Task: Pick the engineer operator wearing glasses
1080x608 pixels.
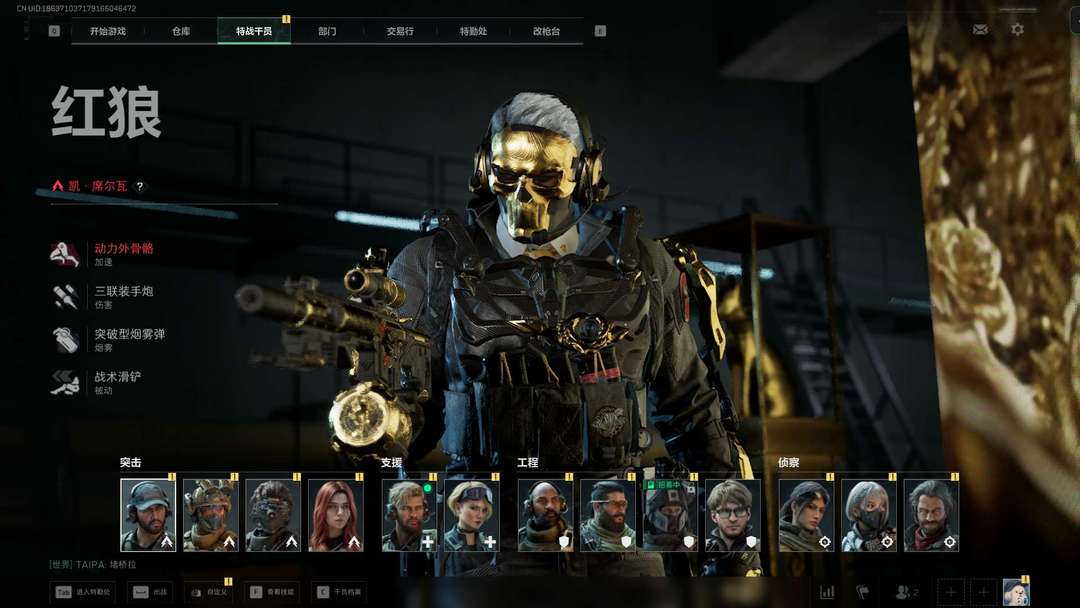Action: coord(733,515)
